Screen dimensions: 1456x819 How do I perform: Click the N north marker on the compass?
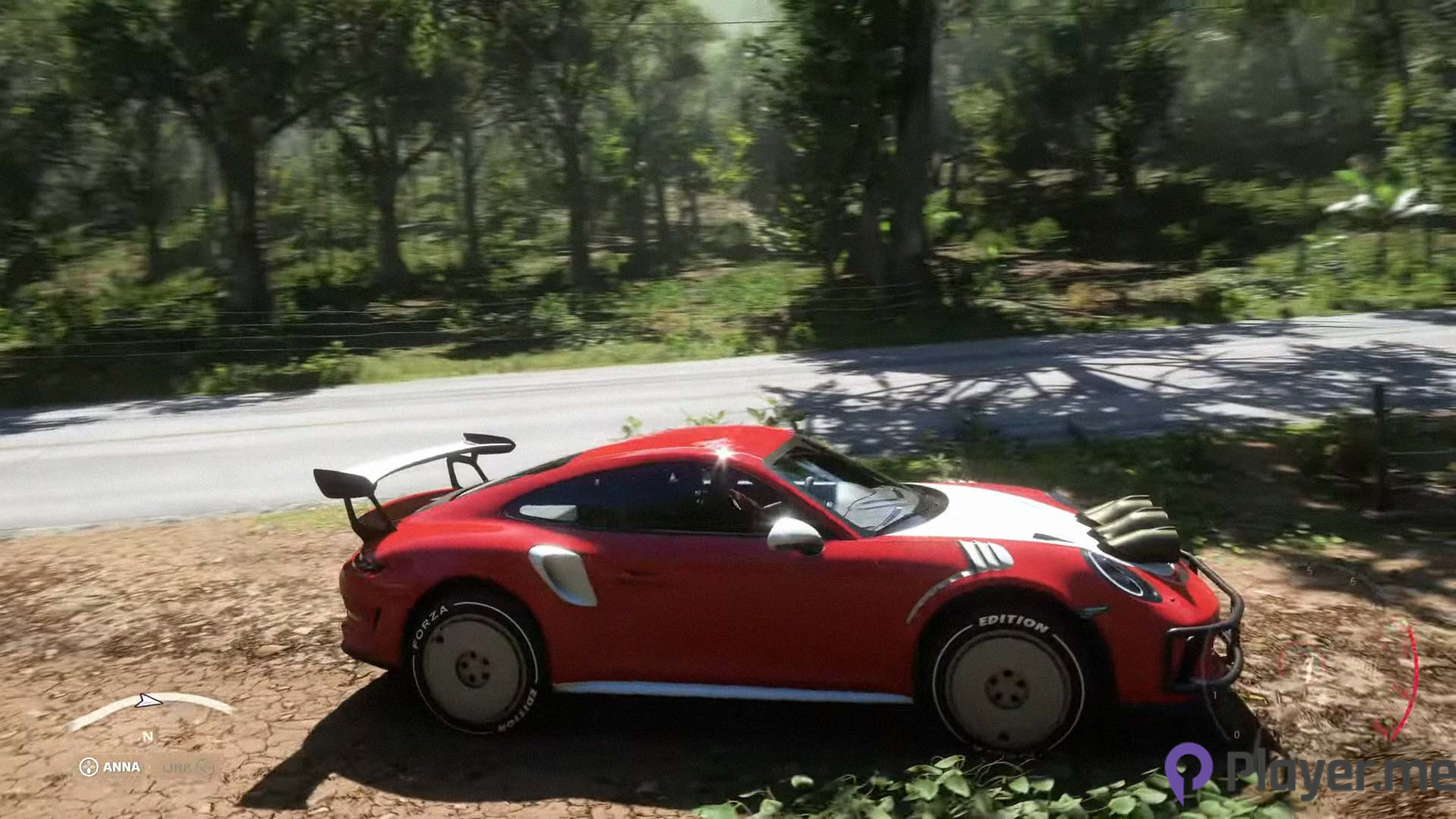point(149,736)
